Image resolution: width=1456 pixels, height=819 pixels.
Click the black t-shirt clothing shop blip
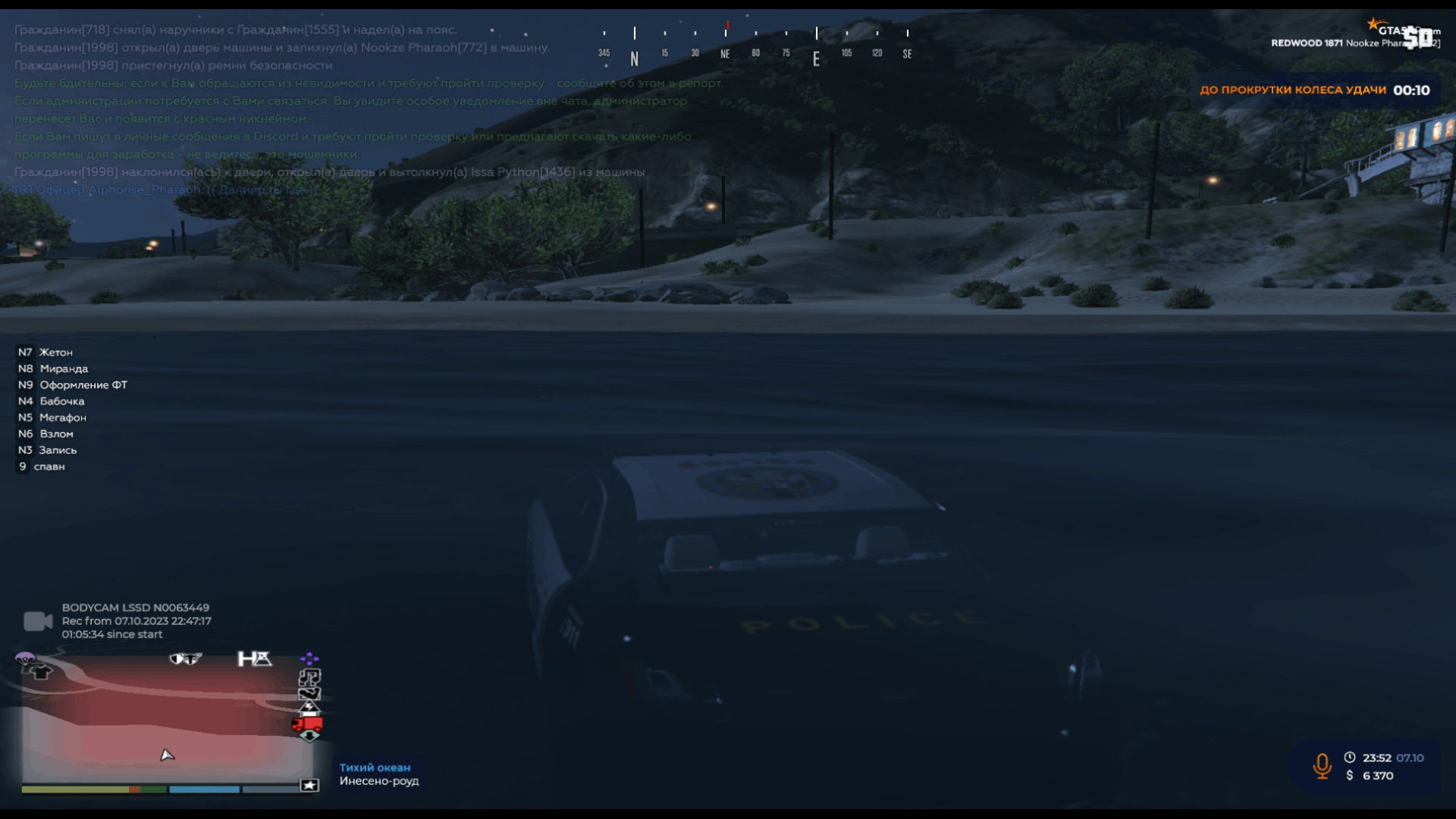click(x=42, y=672)
